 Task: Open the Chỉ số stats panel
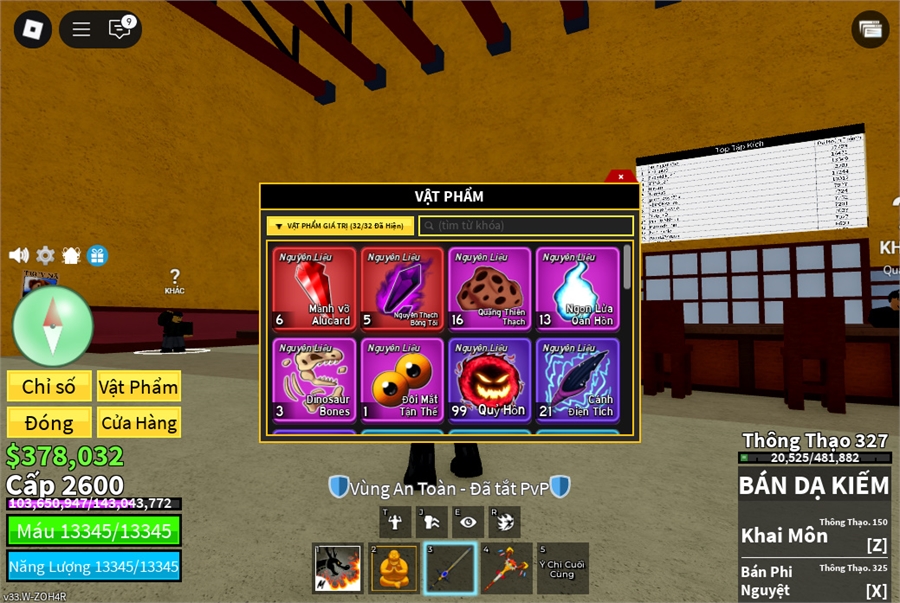click(x=49, y=387)
